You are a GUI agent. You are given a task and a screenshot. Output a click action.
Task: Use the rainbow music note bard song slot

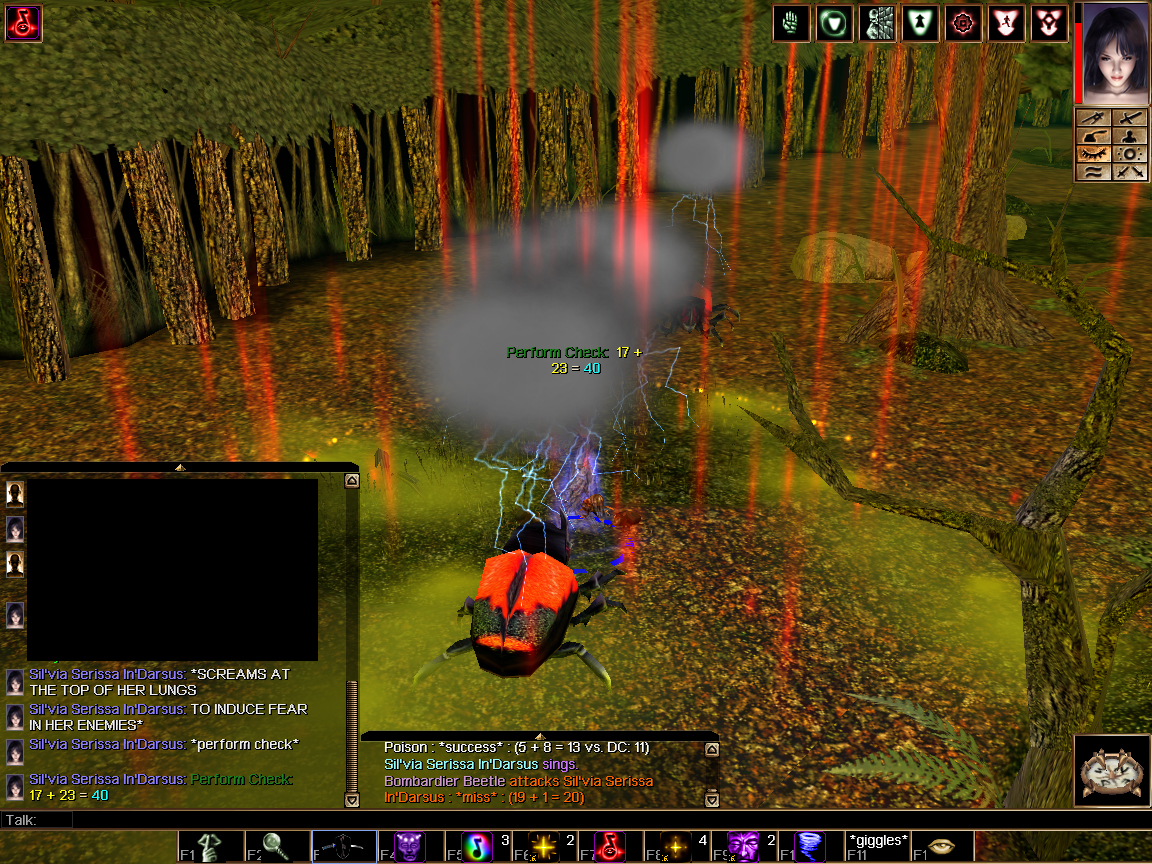pos(480,847)
